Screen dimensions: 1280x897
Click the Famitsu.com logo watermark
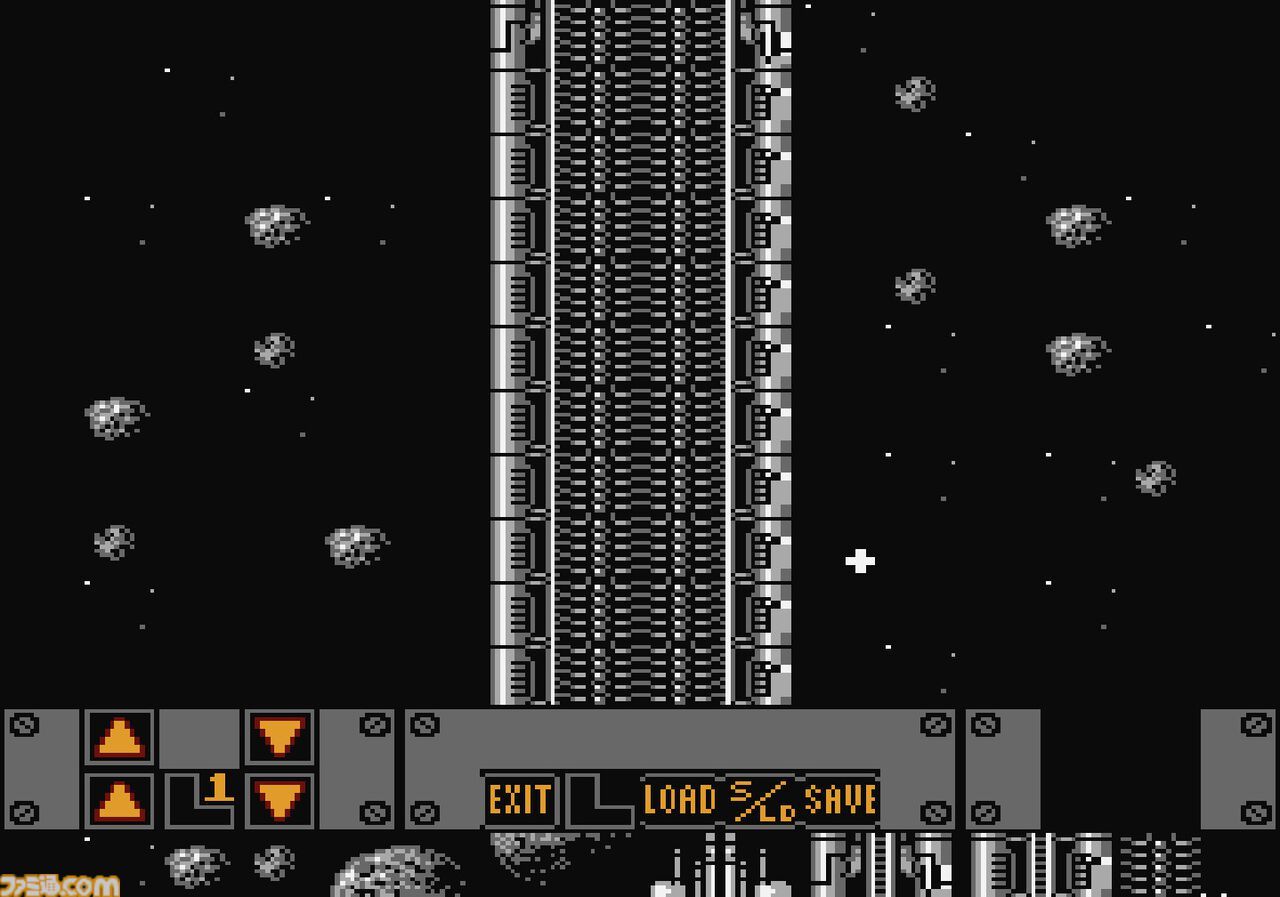click(60, 882)
